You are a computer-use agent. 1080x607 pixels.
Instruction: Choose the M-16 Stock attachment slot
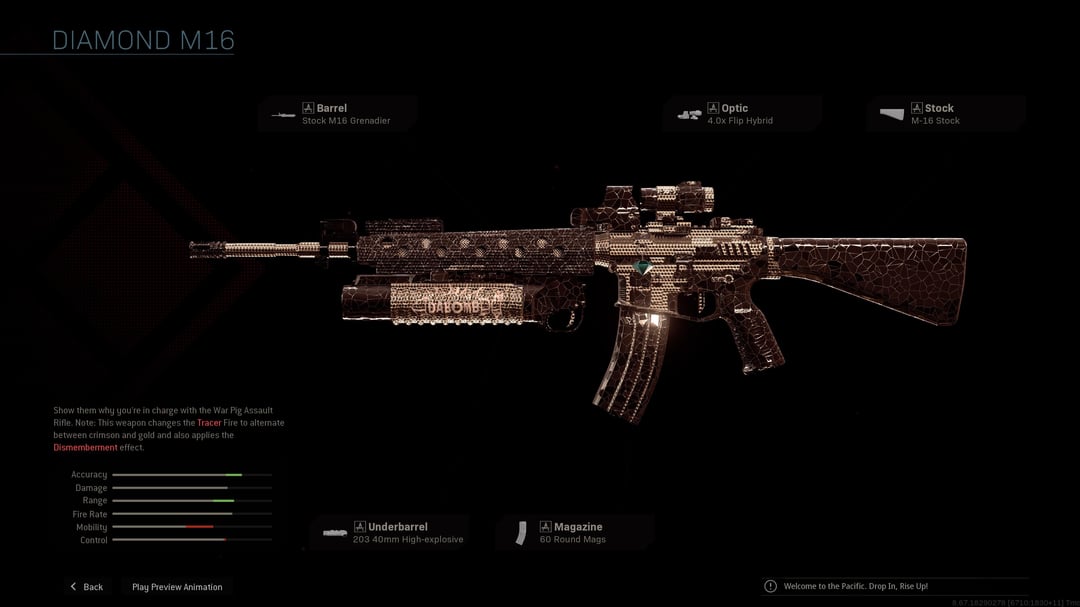pyautogui.click(x=945, y=114)
